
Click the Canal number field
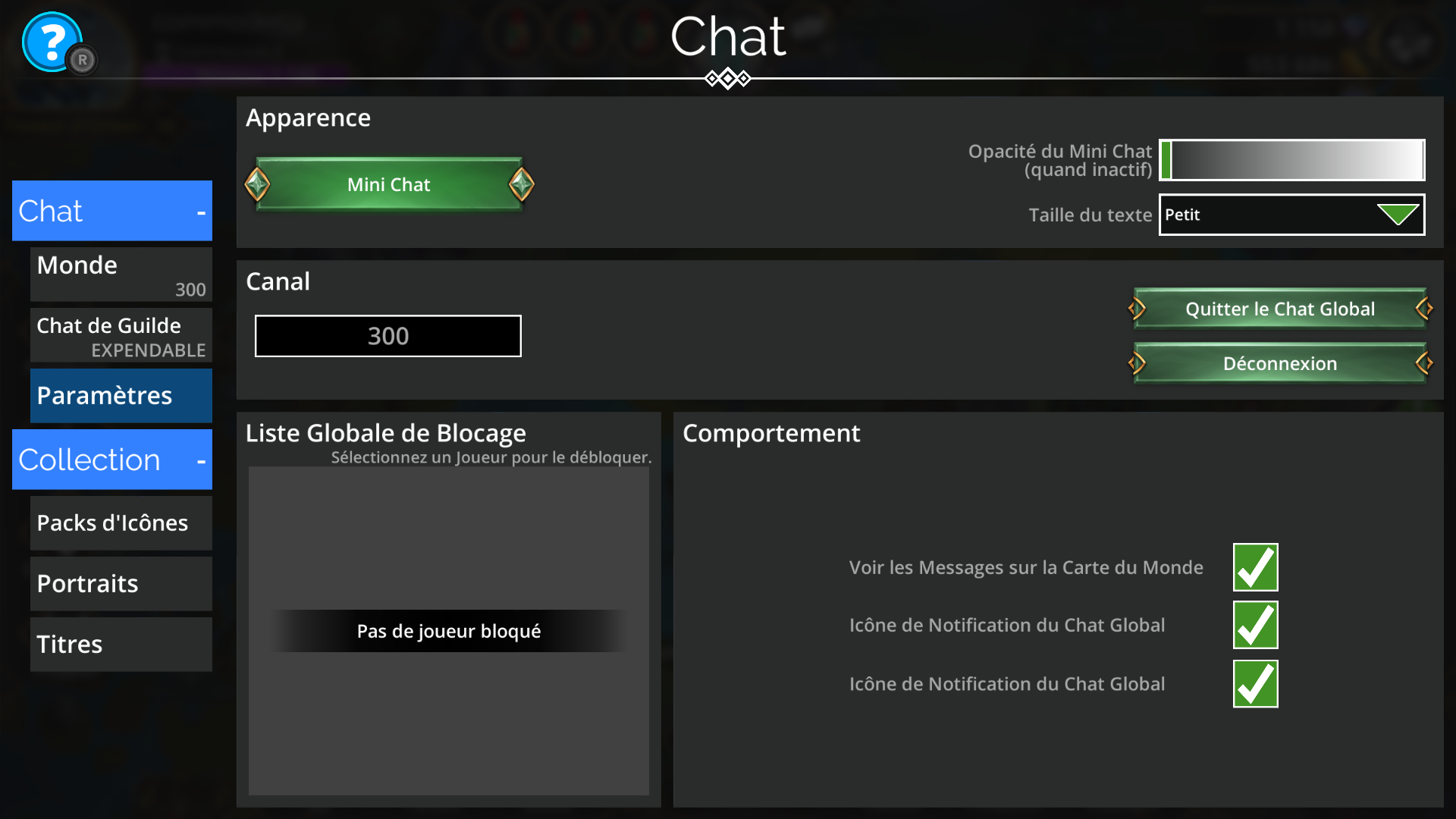click(x=388, y=336)
